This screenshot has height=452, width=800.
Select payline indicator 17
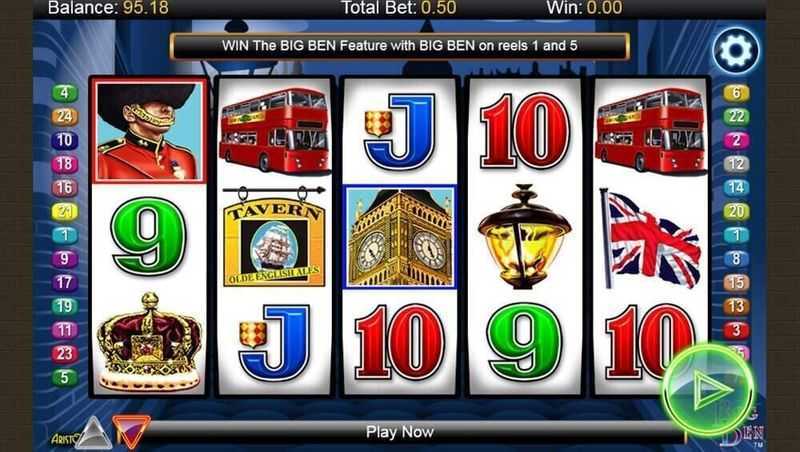pos(65,282)
